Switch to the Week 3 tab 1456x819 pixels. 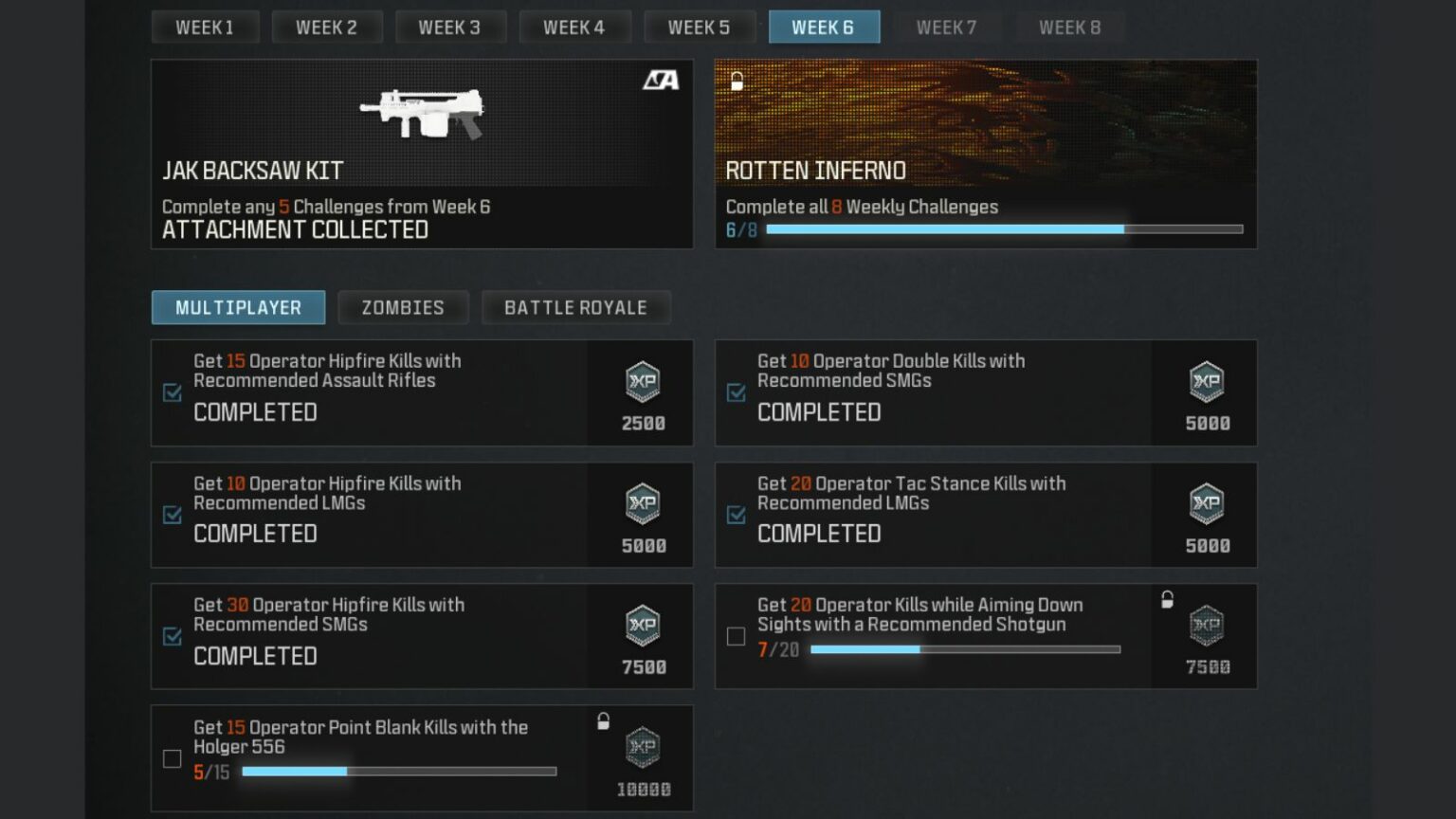pos(451,27)
